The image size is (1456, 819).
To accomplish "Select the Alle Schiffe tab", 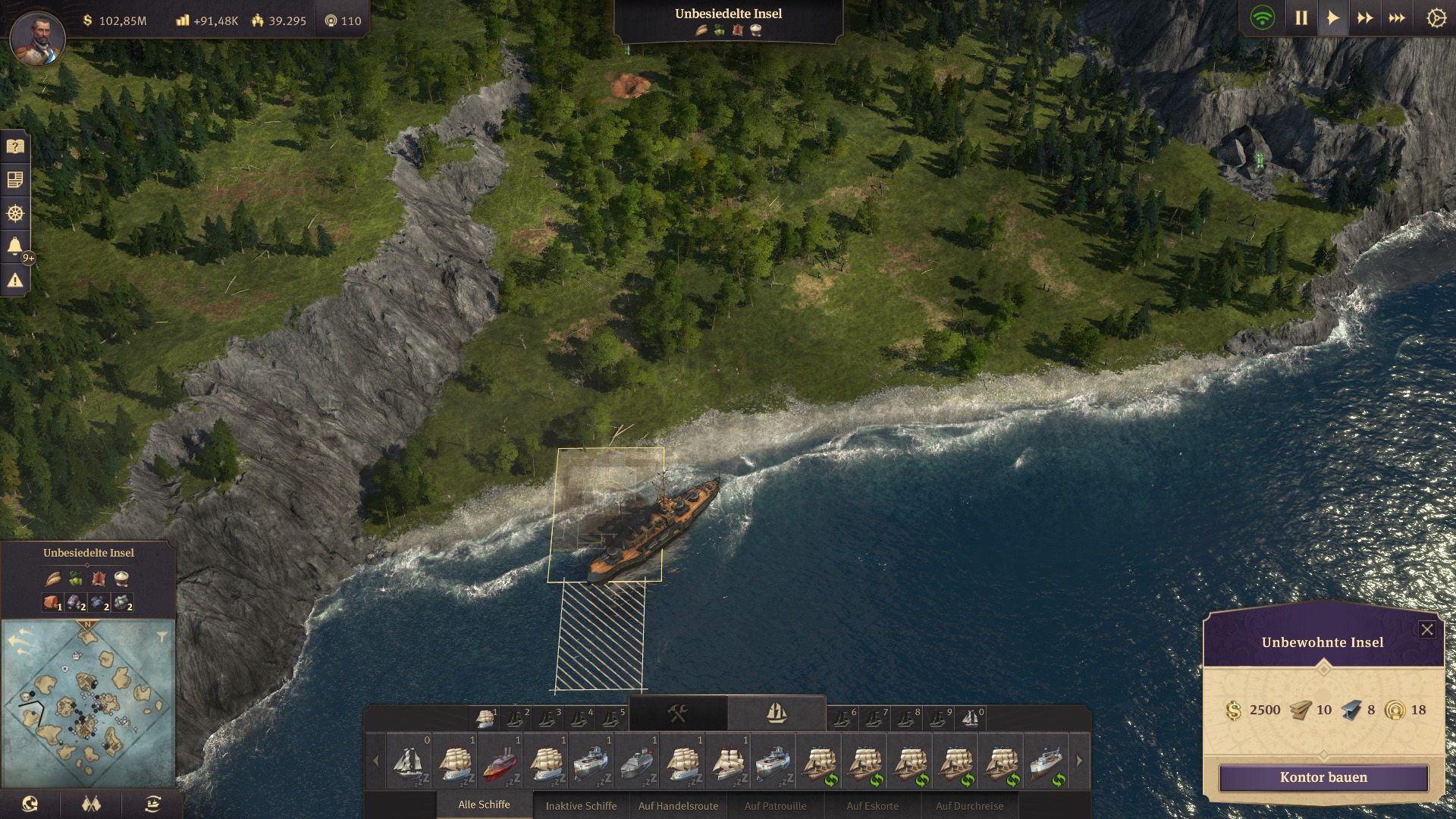I will 484,805.
